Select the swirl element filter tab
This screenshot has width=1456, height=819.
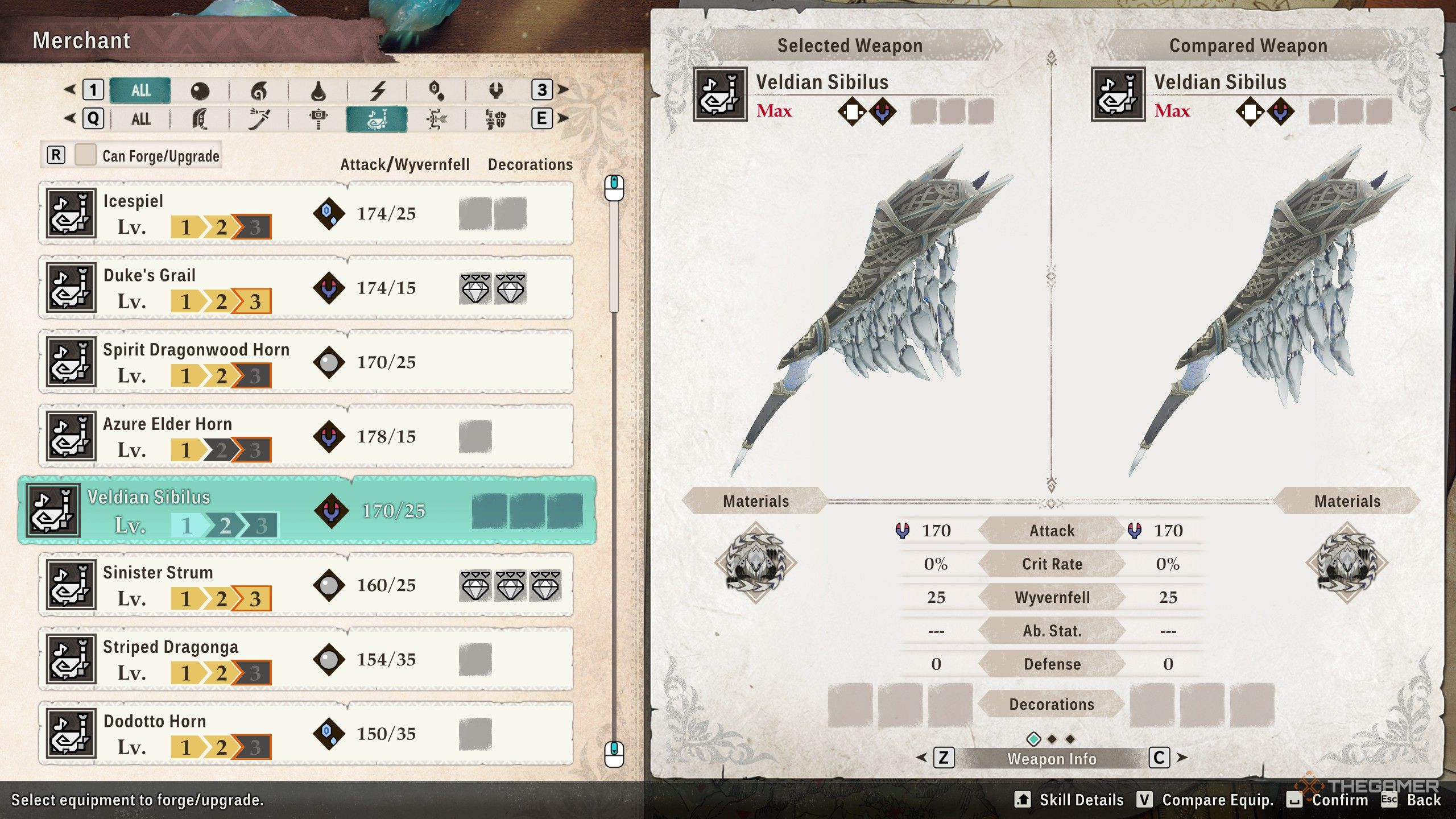[259, 90]
